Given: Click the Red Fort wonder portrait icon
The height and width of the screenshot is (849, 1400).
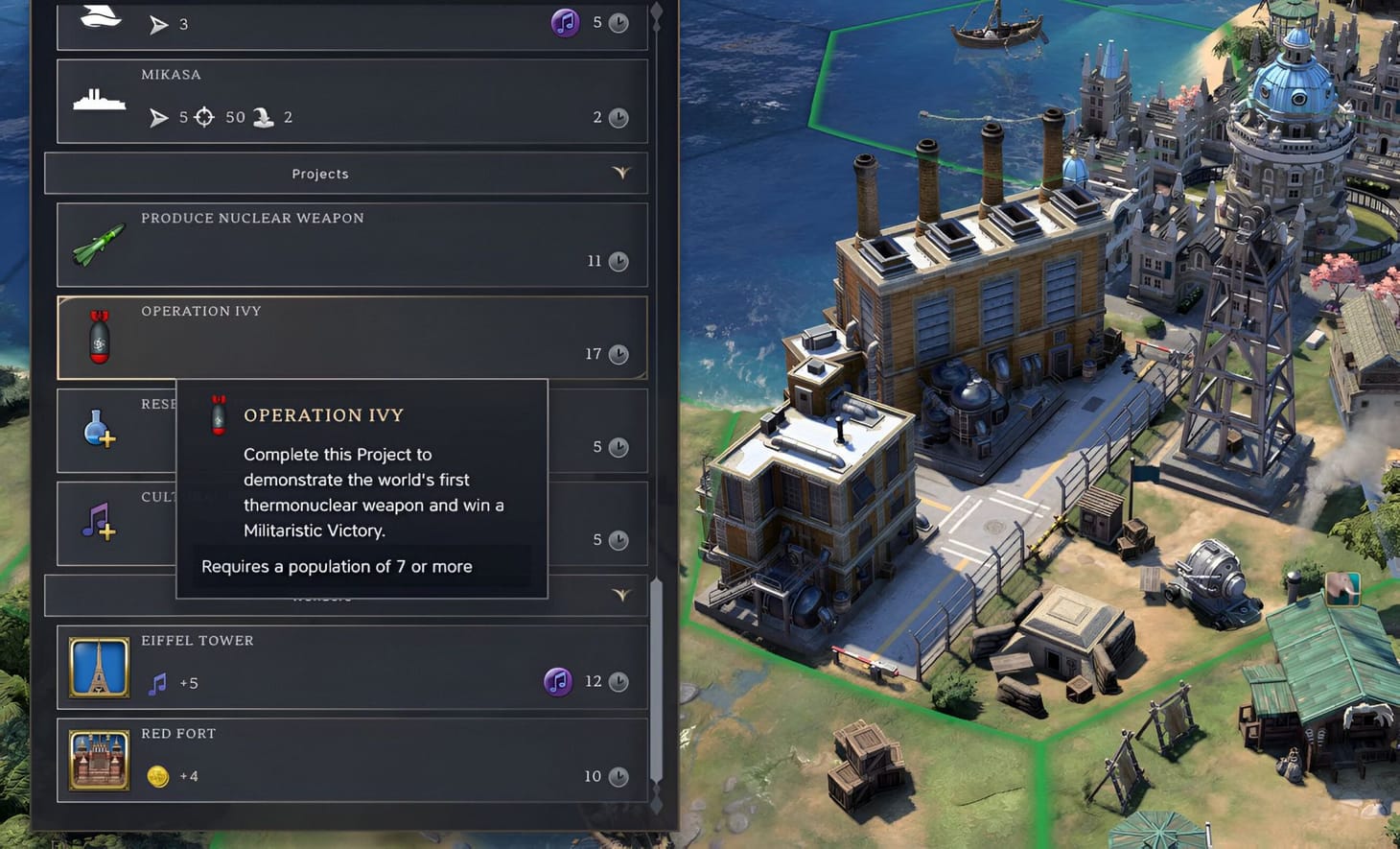Looking at the screenshot, I should [98, 759].
